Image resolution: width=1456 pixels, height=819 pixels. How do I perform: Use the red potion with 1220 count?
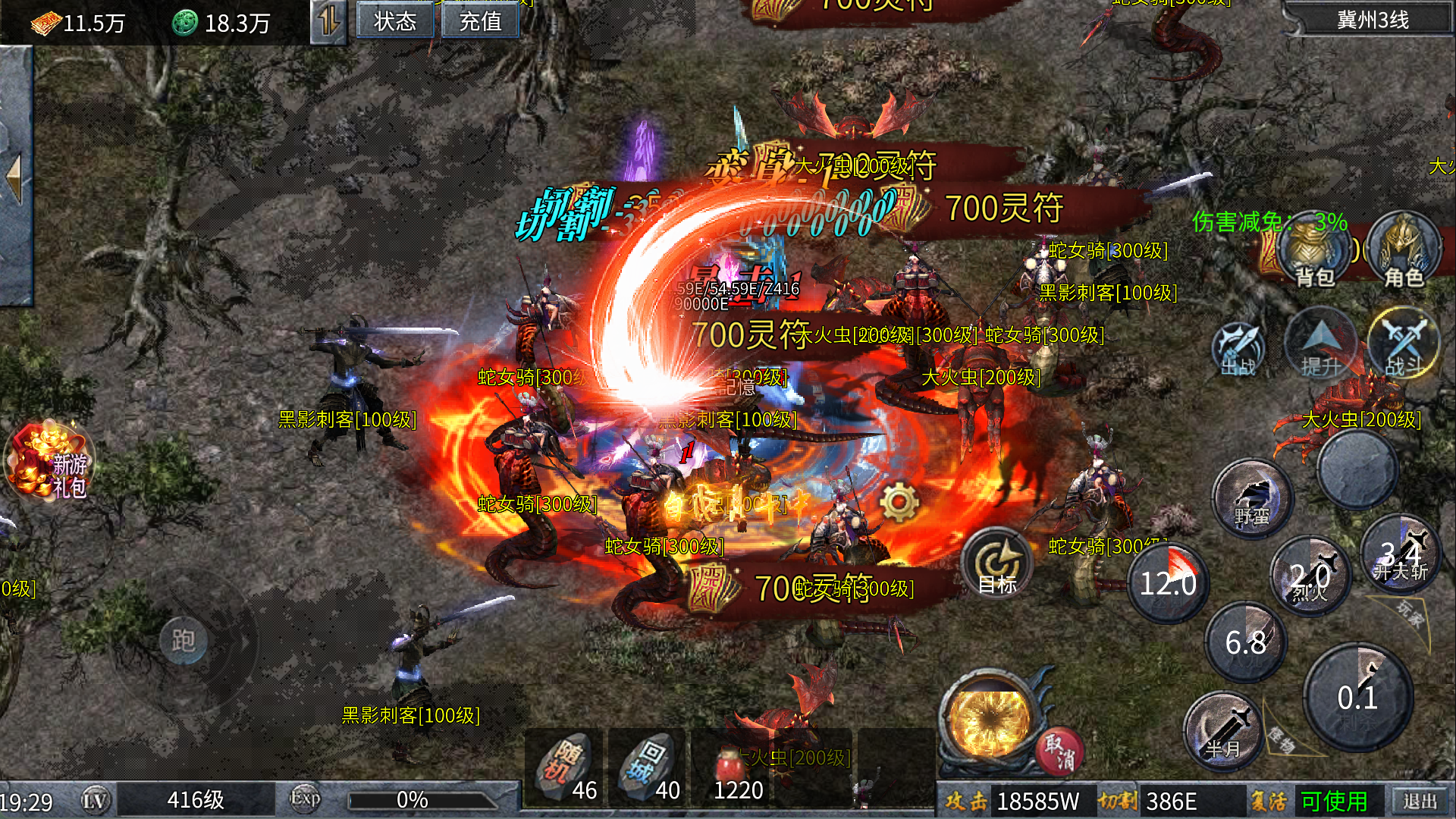(732, 767)
